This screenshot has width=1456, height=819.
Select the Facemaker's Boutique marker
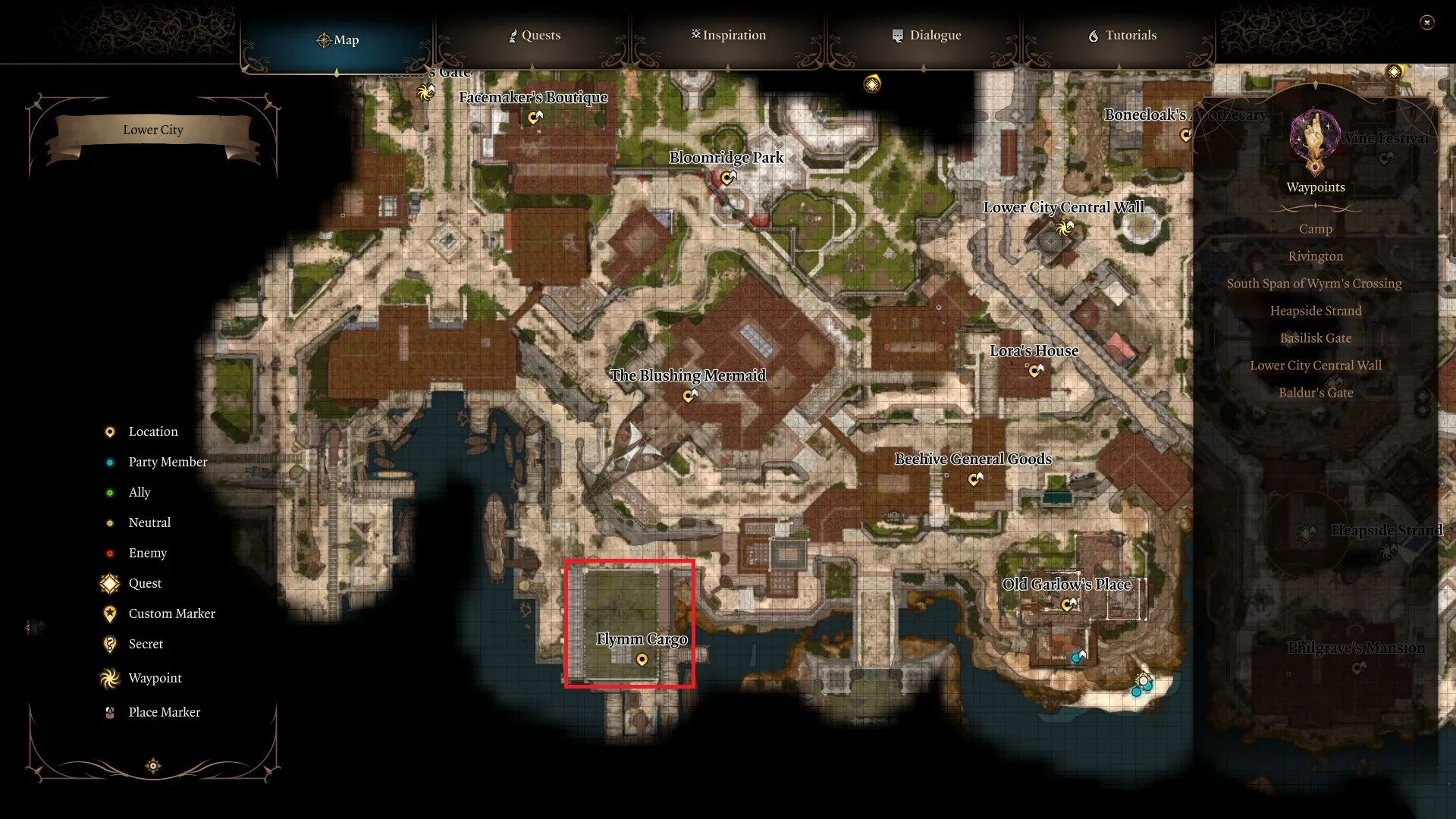pyautogui.click(x=535, y=118)
